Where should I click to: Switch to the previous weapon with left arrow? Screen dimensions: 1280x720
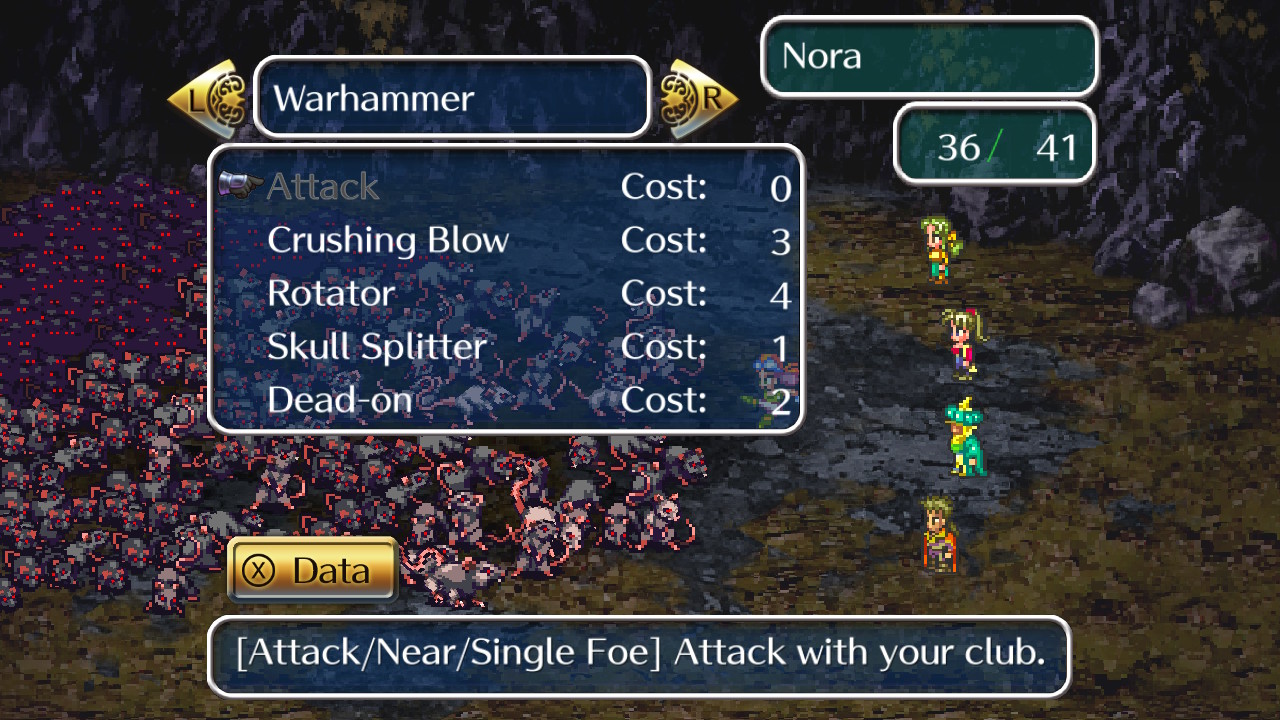point(208,98)
